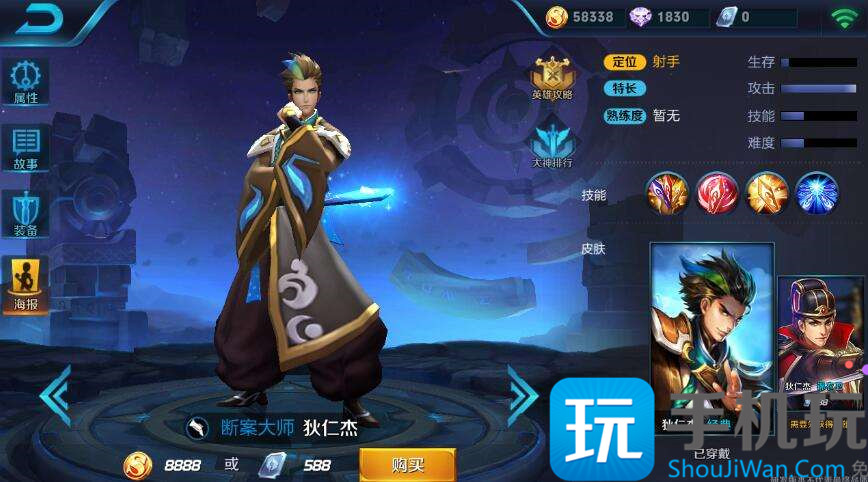The height and width of the screenshot is (482, 868).
Task: View the 大神排行 ranking
Action: [x=552, y=145]
